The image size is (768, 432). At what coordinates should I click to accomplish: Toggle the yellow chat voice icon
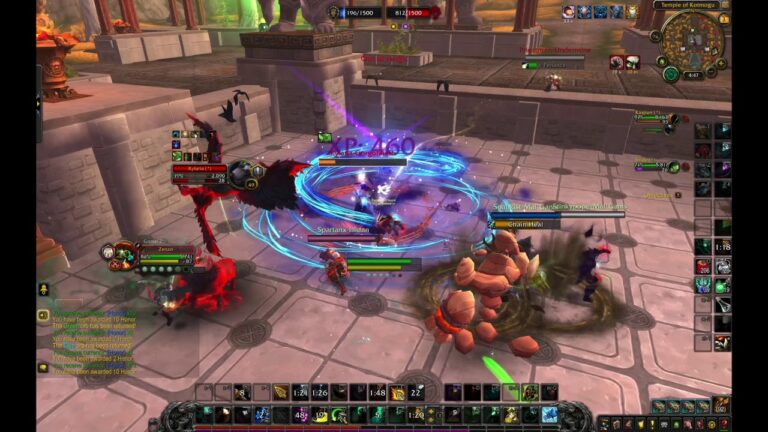pos(43,315)
